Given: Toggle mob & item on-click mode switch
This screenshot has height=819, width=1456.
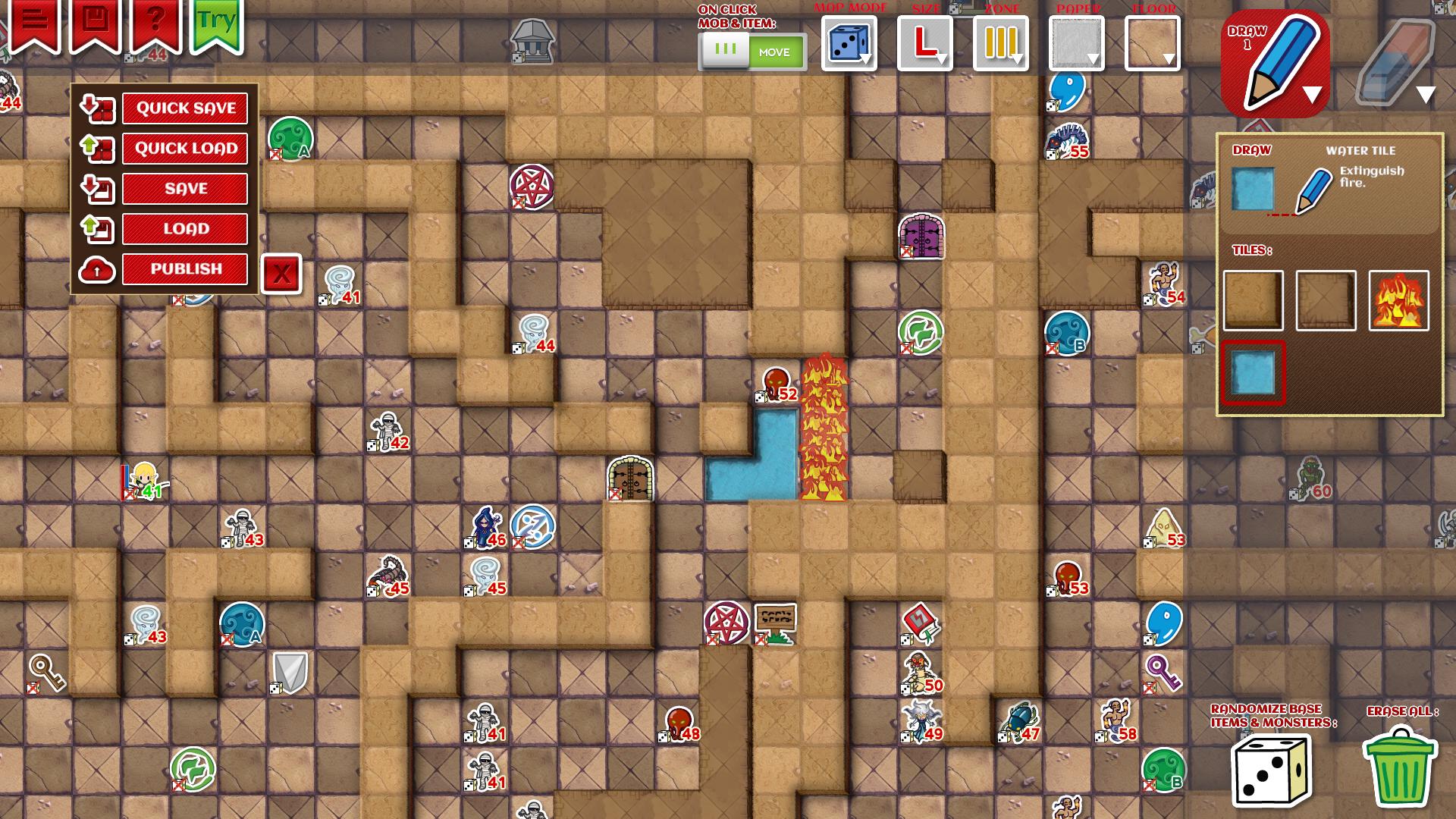Looking at the screenshot, I should 751,52.
